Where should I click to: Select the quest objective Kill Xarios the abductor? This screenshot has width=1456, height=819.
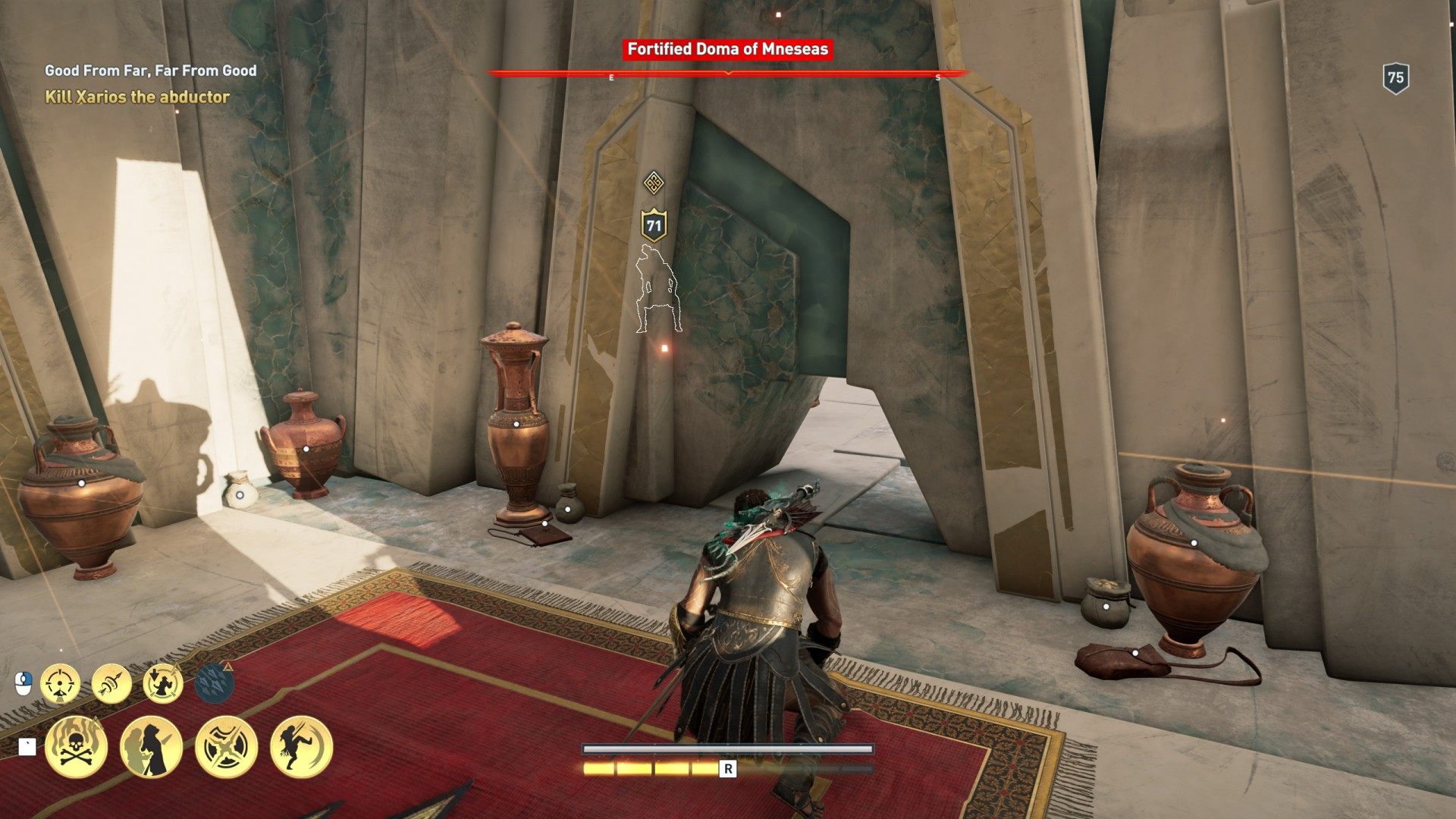click(137, 97)
